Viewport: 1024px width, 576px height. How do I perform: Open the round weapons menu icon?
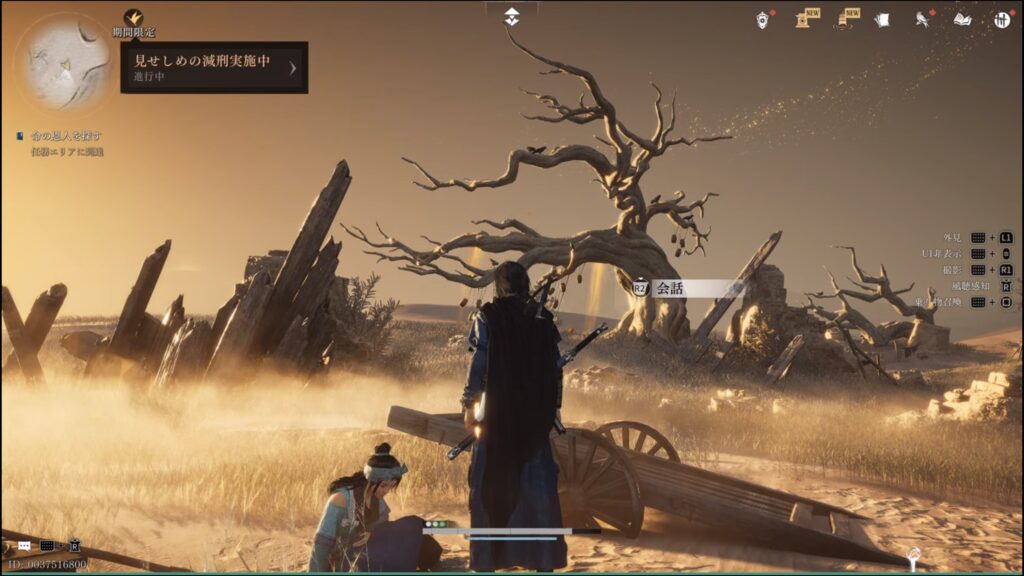click(x=1001, y=19)
